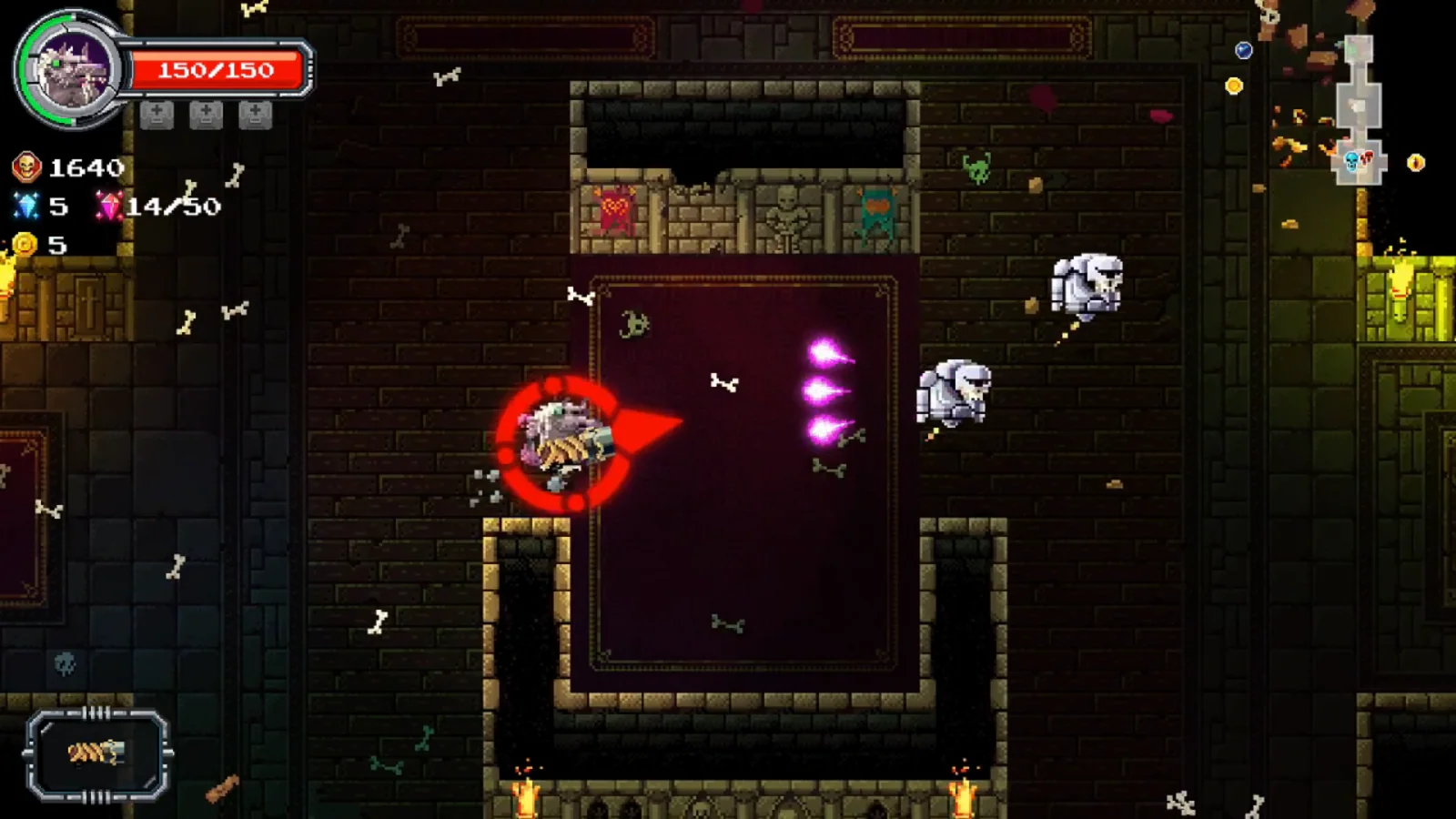Click the character portrait in the HUD
The width and height of the screenshot is (1456, 819).
click(71, 69)
